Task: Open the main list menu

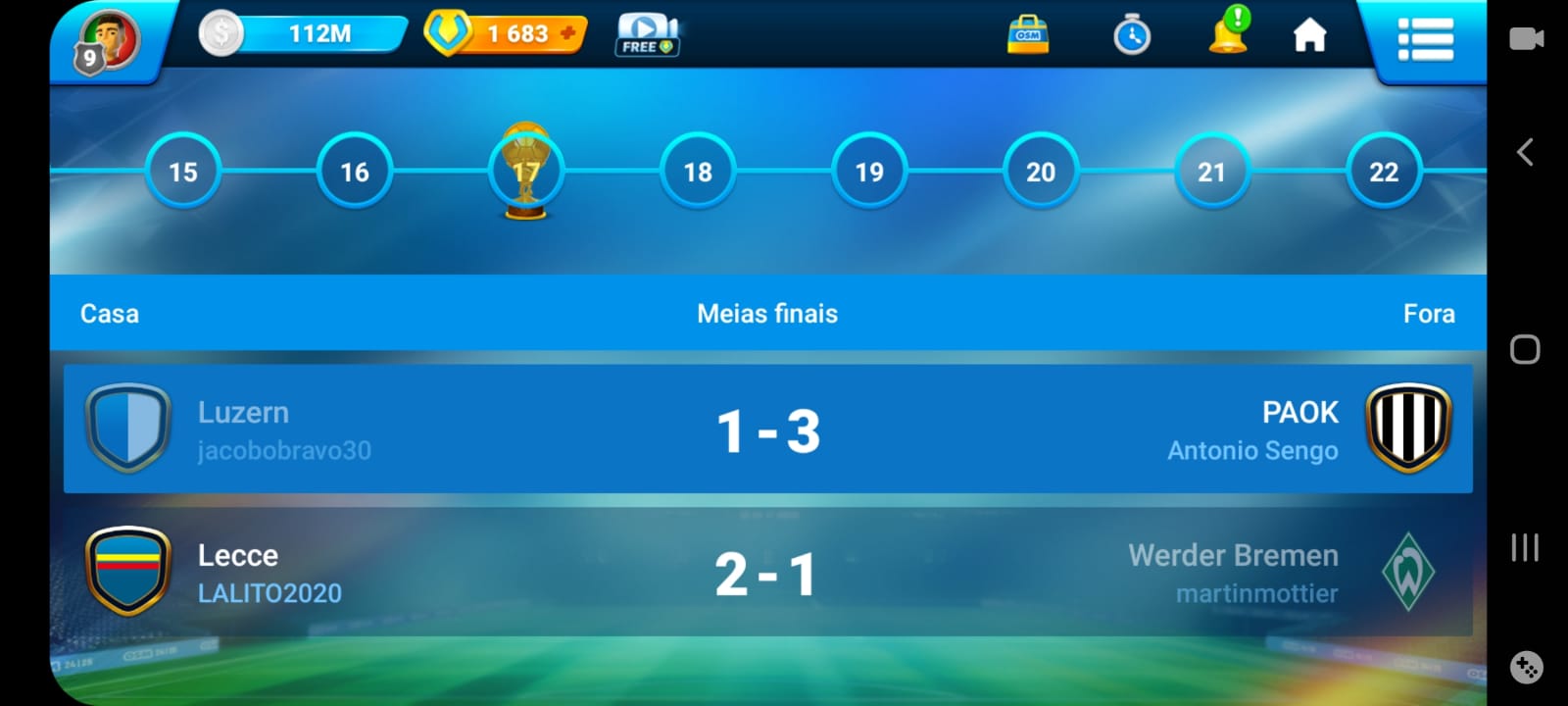Action: tap(1425, 40)
